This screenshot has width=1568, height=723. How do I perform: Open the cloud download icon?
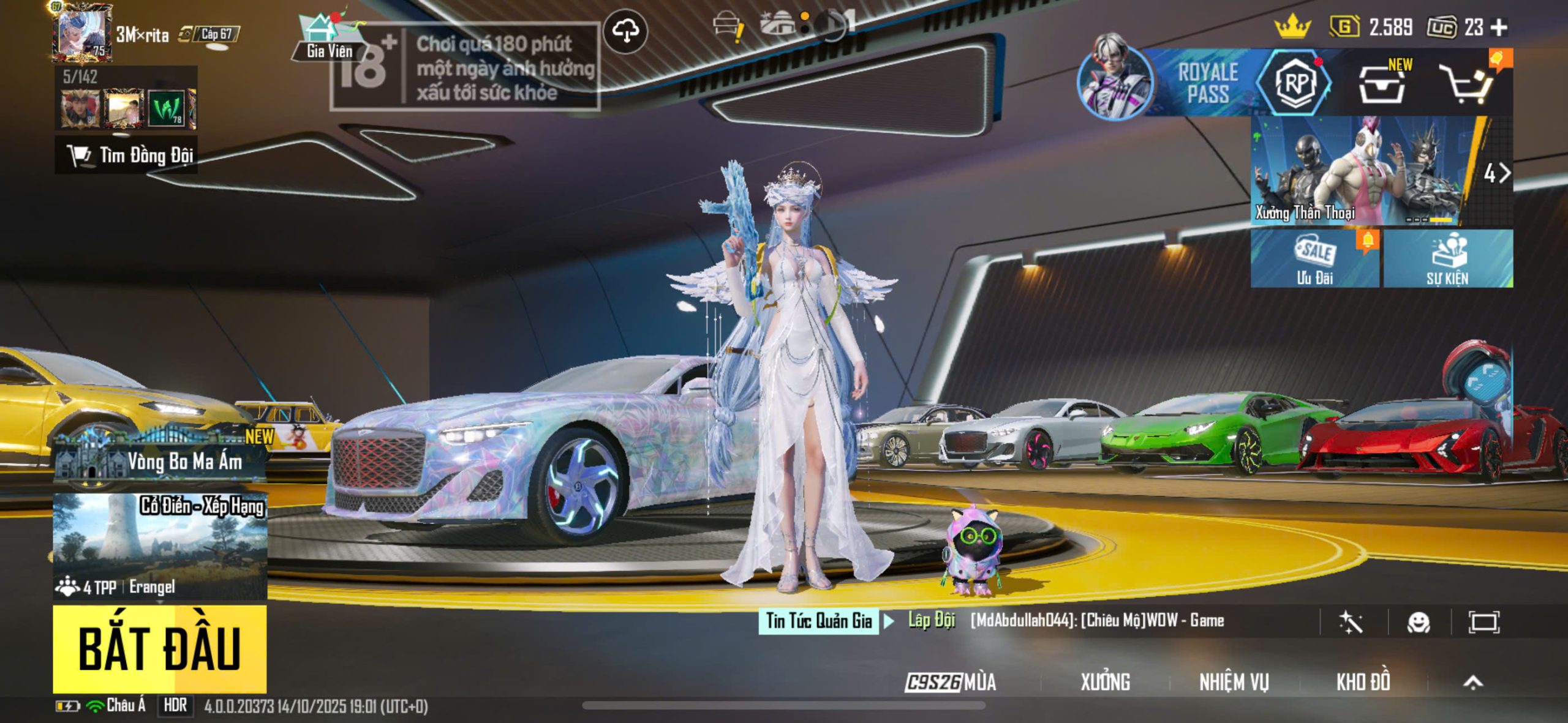click(x=625, y=31)
